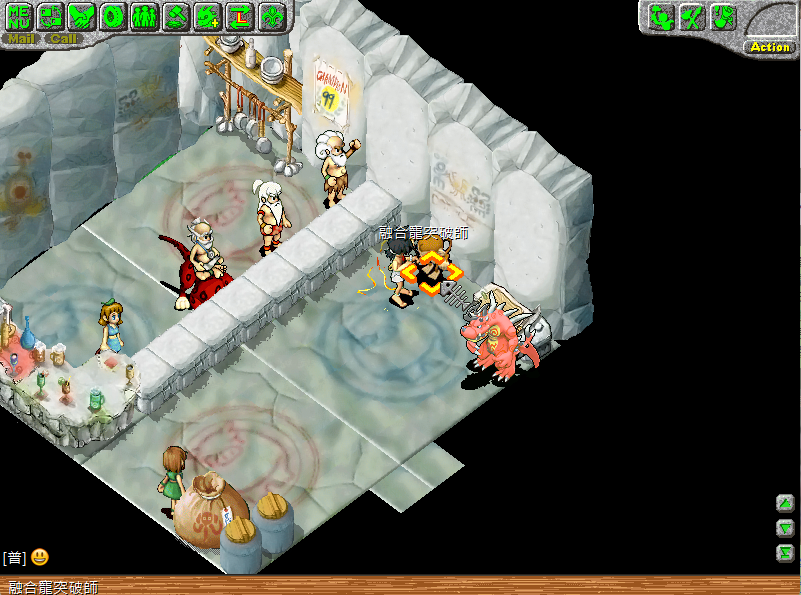Click the wooden chat input bar
This screenshot has width=801, height=595.
400,586
